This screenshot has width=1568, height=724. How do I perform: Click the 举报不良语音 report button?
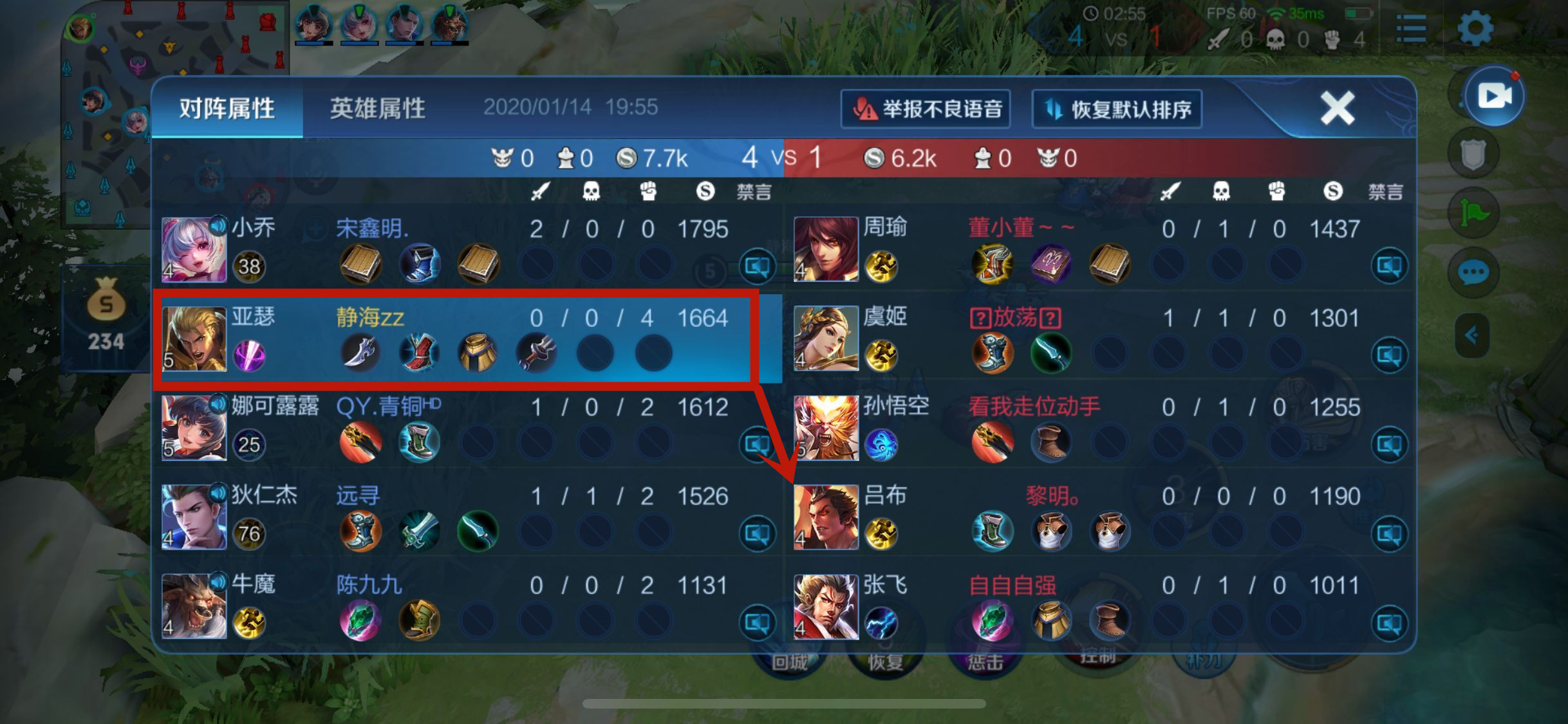pyautogui.click(x=926, y=109)
